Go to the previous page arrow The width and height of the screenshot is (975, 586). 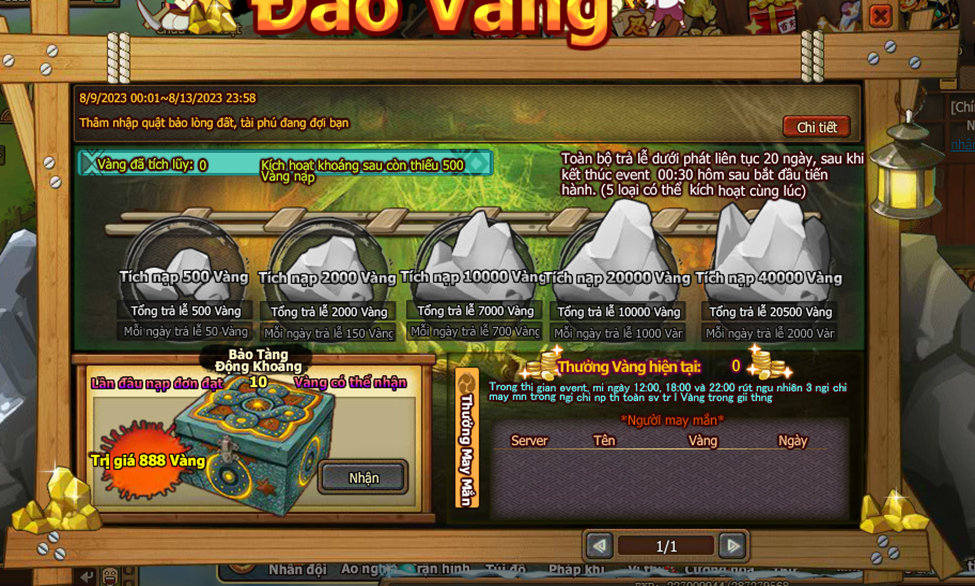600,546
